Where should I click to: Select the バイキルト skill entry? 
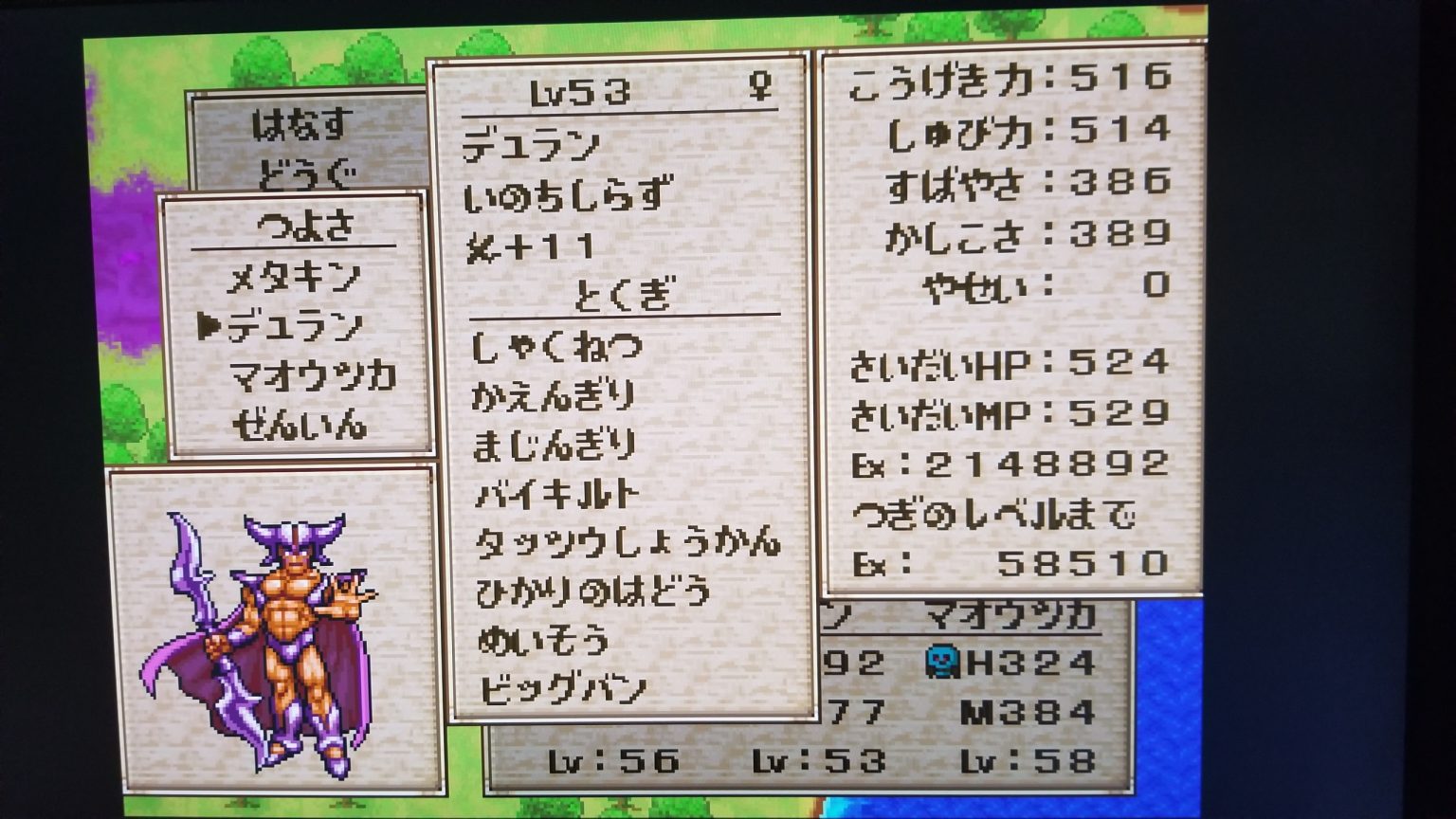click(x=557, y=493)
